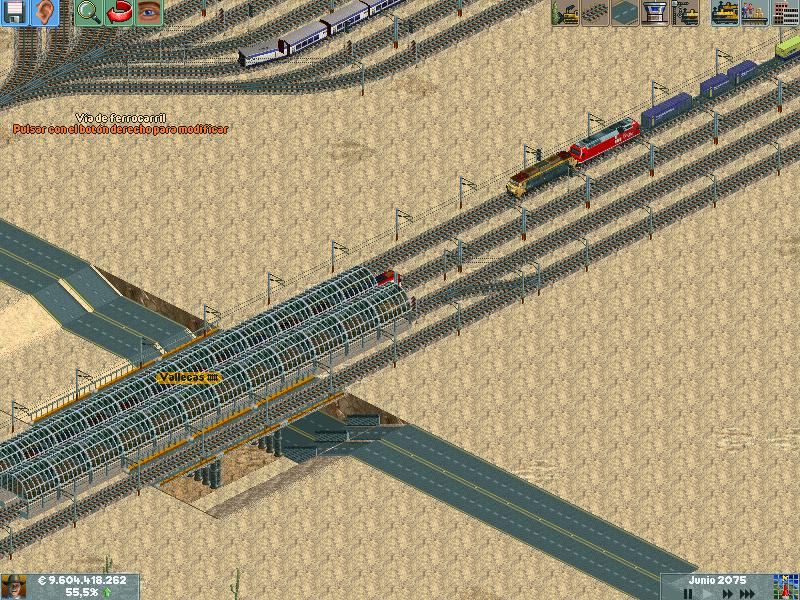Open the towns and buildings list
This screenshot has width=800, height=600.
(x=784, y=13)
